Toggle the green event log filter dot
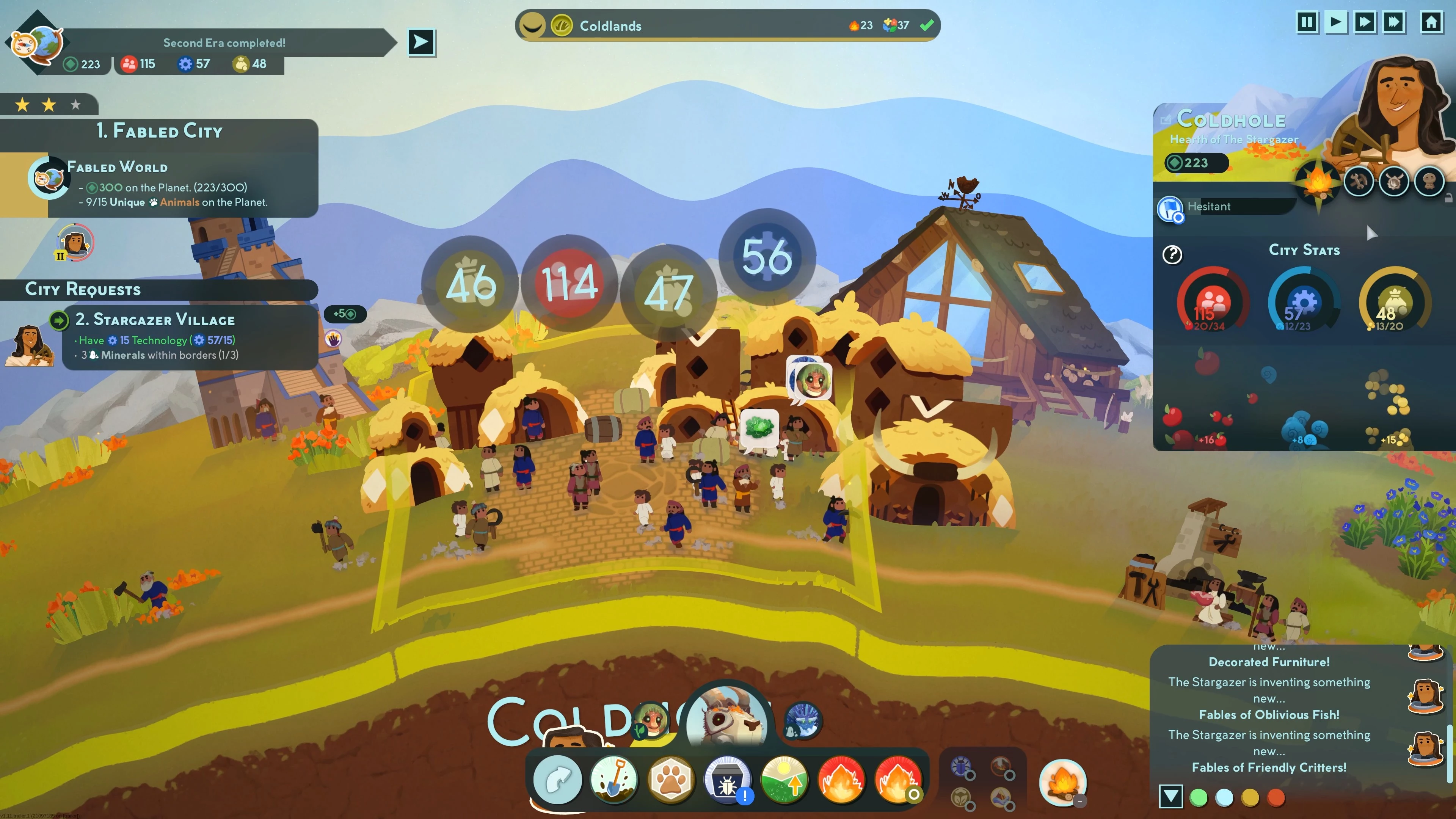 (x=1198, y=797)
